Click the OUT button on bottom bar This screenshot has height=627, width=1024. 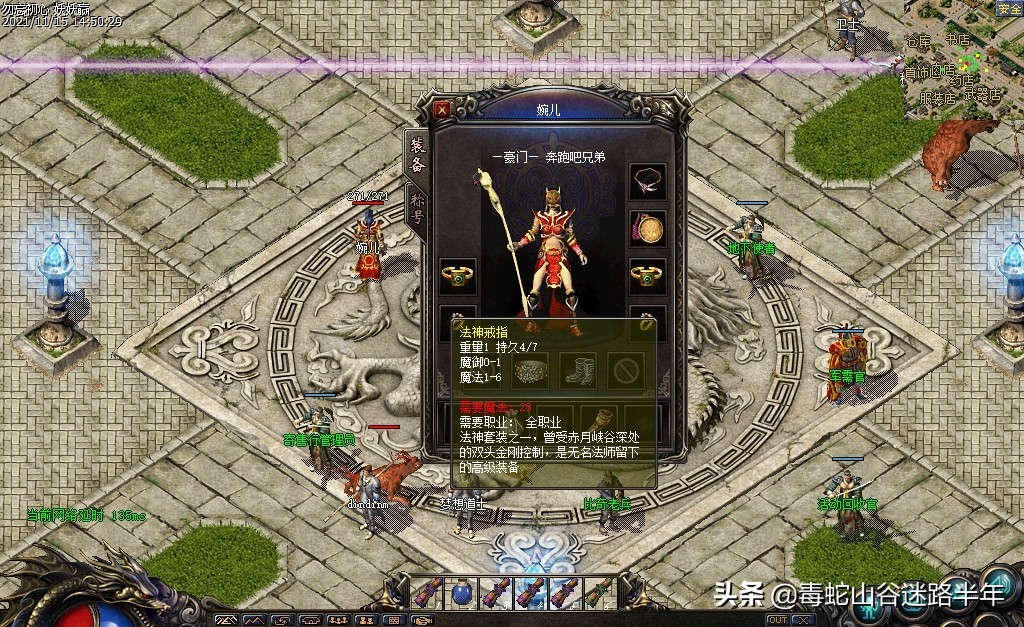pyautogui.click(x=776, y=620)
